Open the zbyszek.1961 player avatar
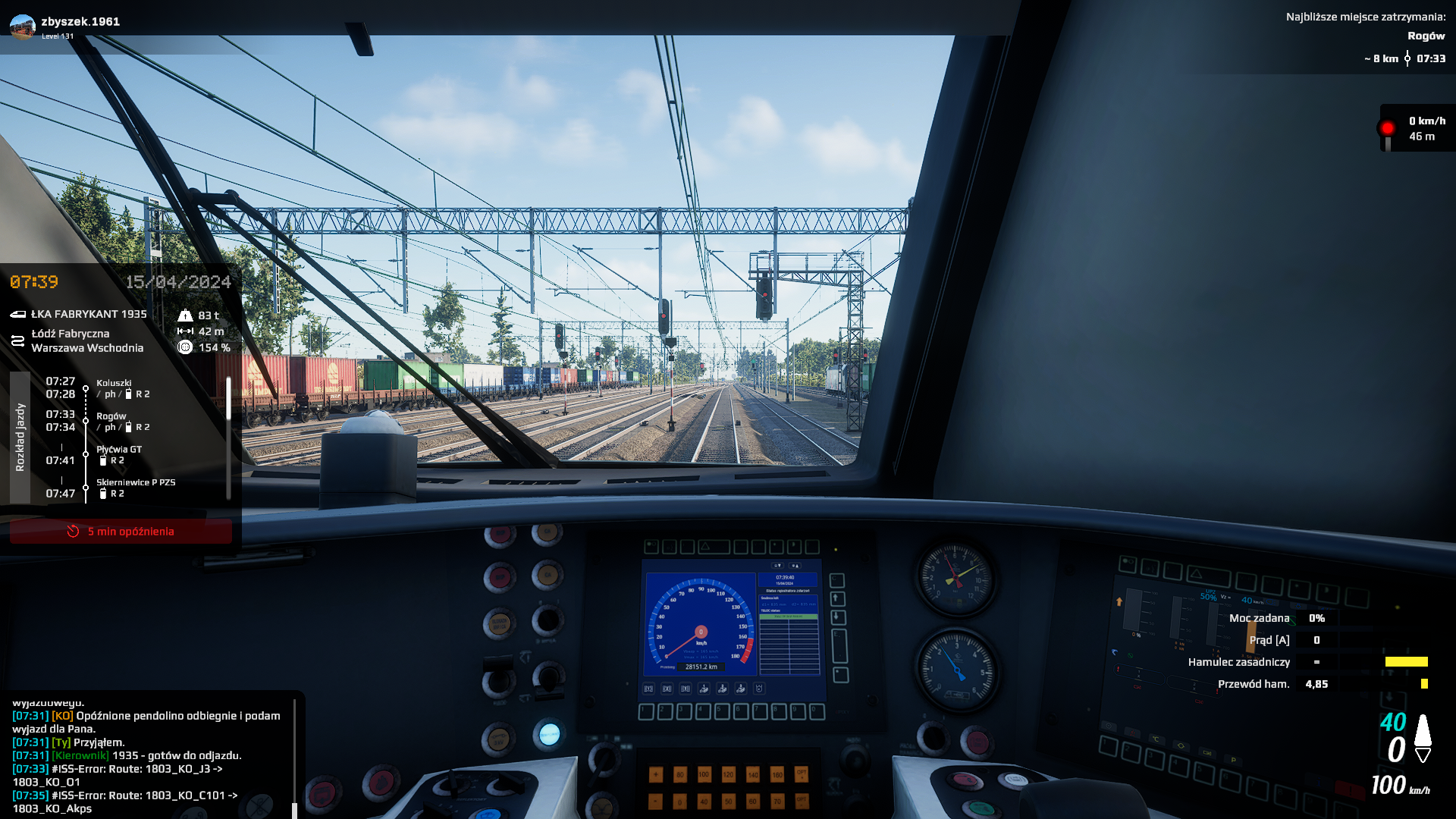 [23, 26]
